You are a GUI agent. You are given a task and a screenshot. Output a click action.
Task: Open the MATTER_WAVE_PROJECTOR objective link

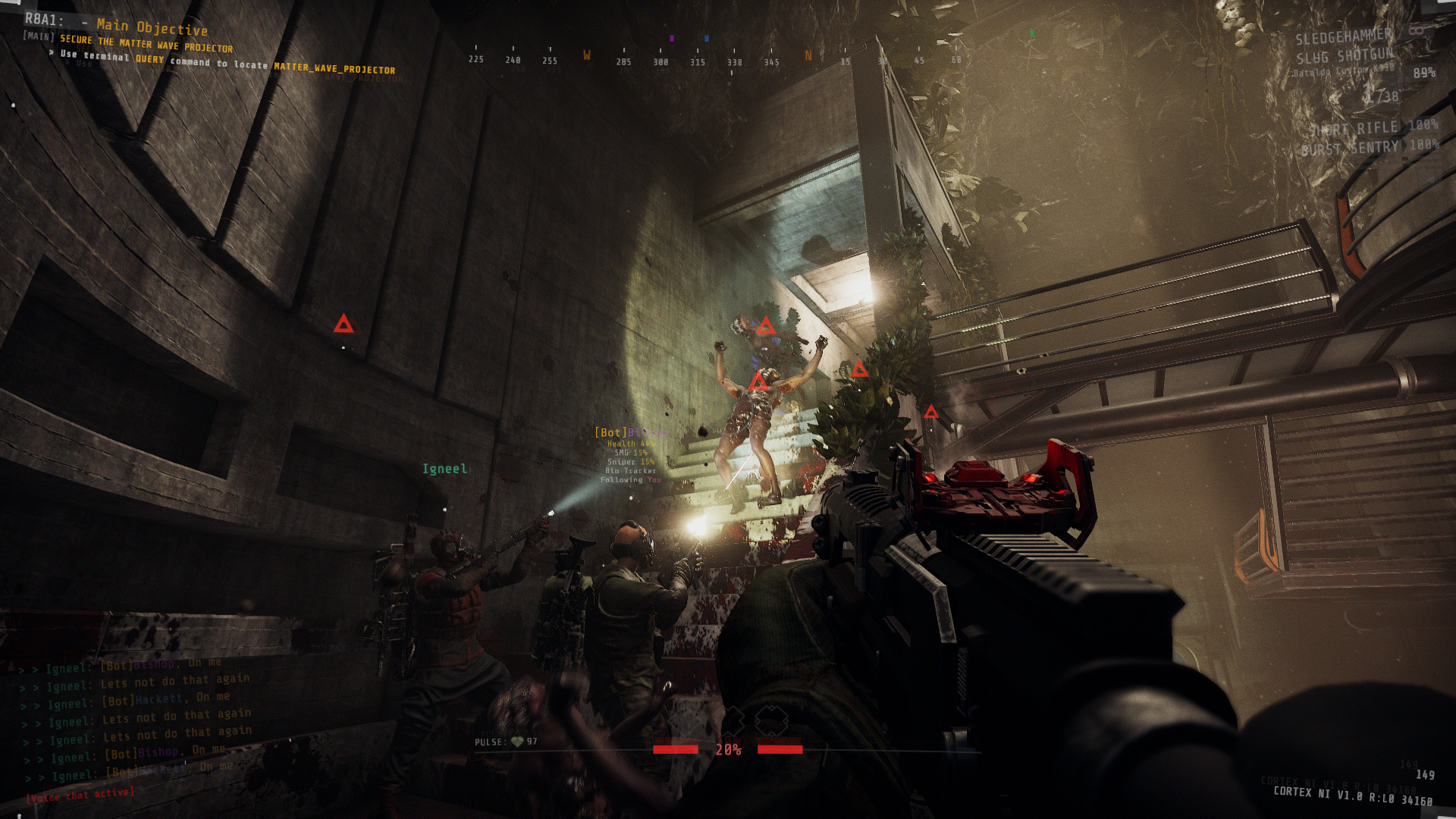coord(334,68)
